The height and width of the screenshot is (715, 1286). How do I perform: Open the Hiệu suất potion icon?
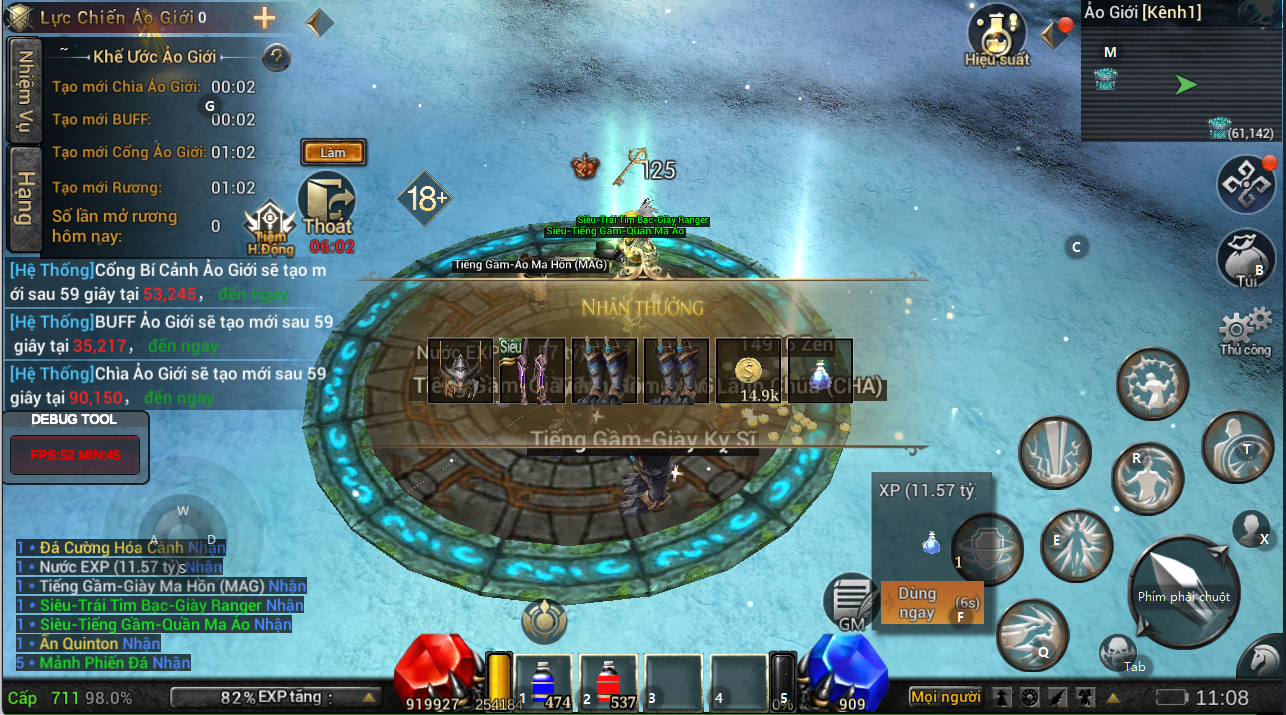pyautogui.click(x=996, y=34)
